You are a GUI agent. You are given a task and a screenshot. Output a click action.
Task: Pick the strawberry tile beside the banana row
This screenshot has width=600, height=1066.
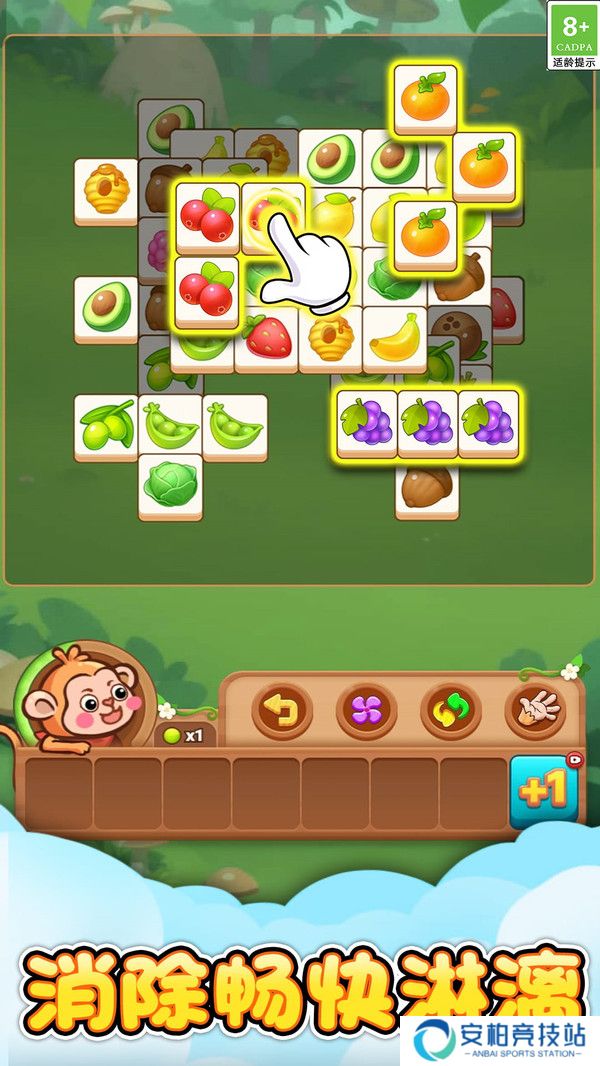point(266,338)
